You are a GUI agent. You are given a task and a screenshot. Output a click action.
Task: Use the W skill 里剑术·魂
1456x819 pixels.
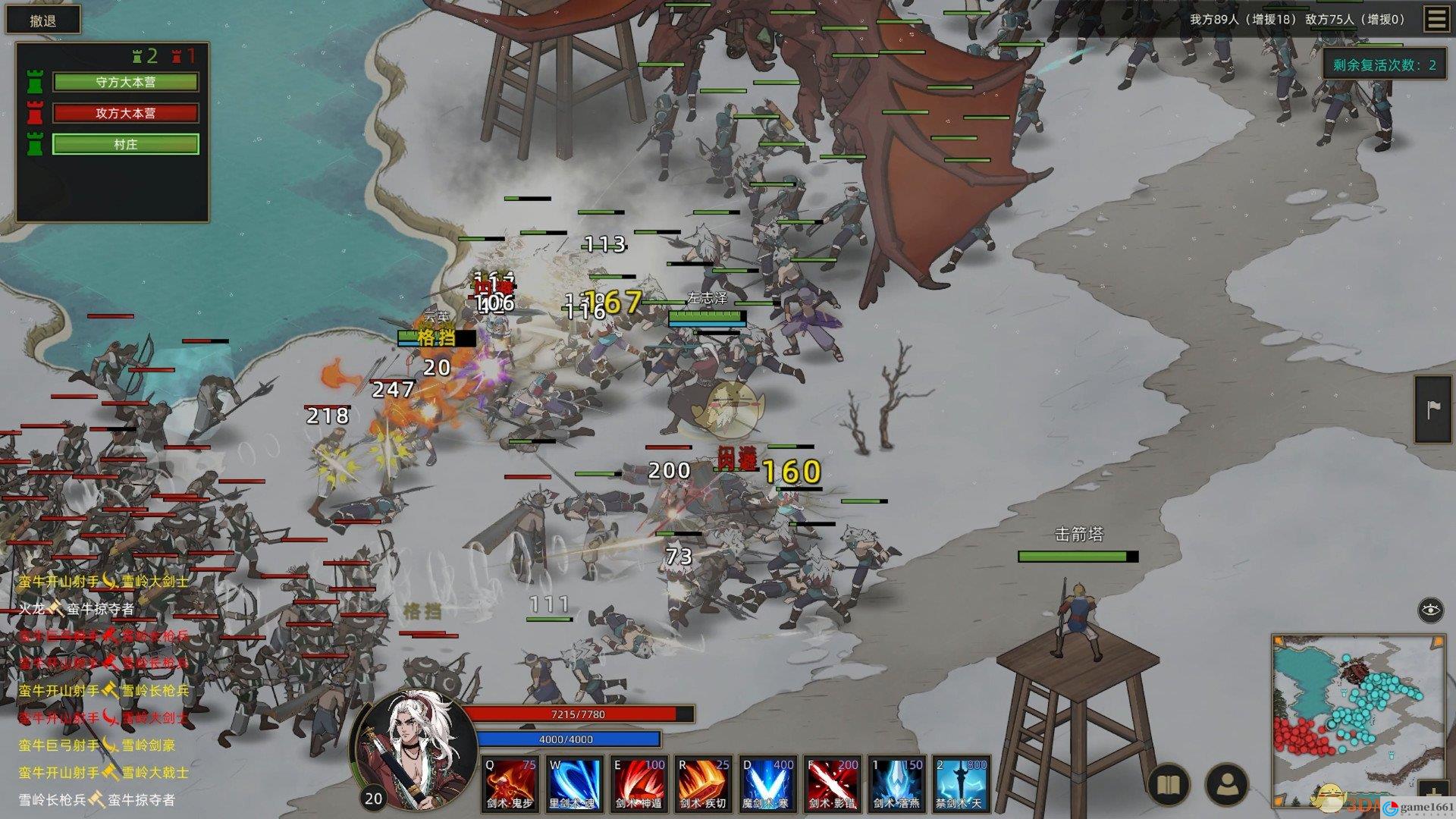(574, 784)
